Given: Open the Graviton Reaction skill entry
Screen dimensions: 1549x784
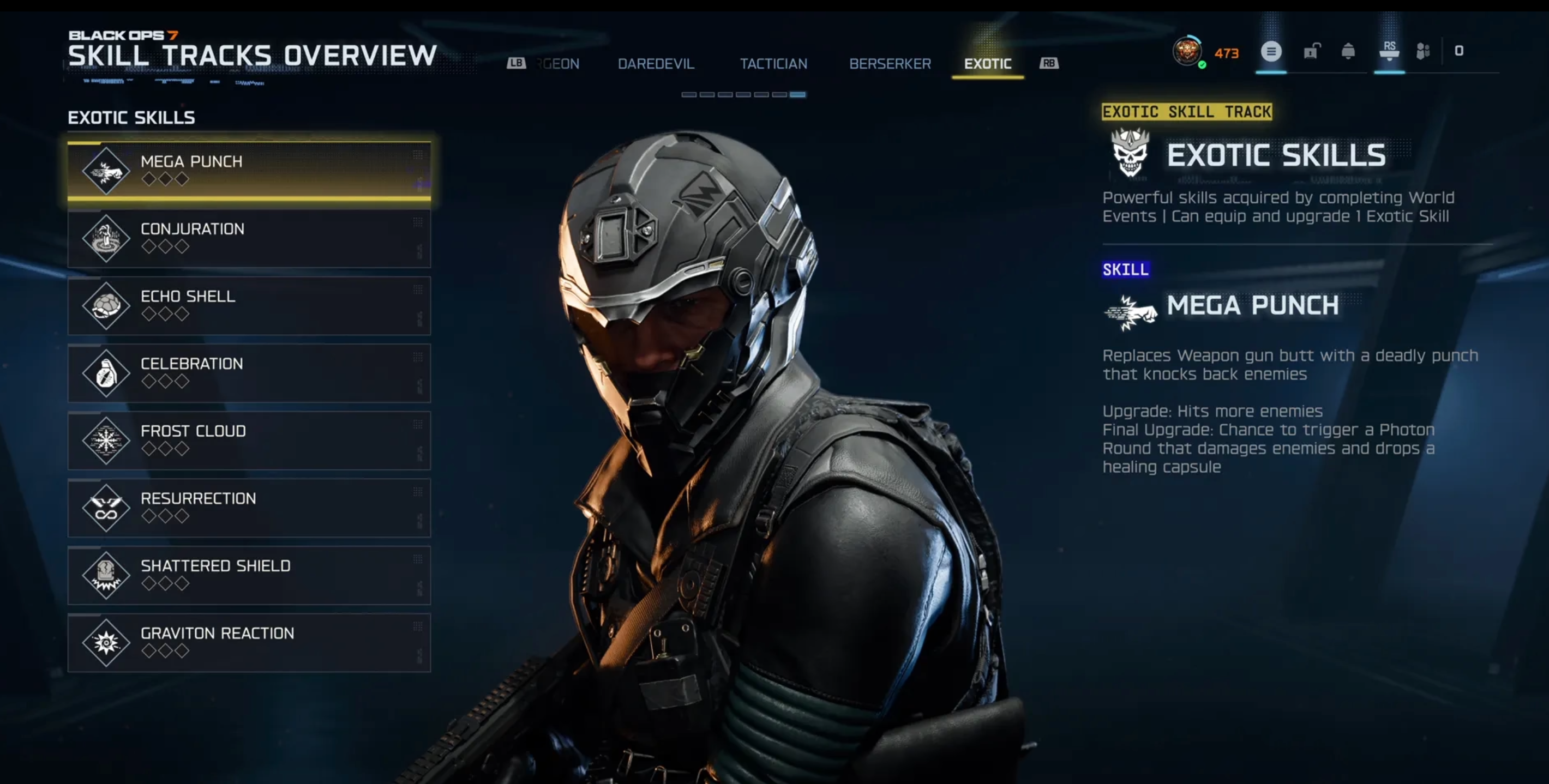Looking at the screenshot, I should [249, 642].
